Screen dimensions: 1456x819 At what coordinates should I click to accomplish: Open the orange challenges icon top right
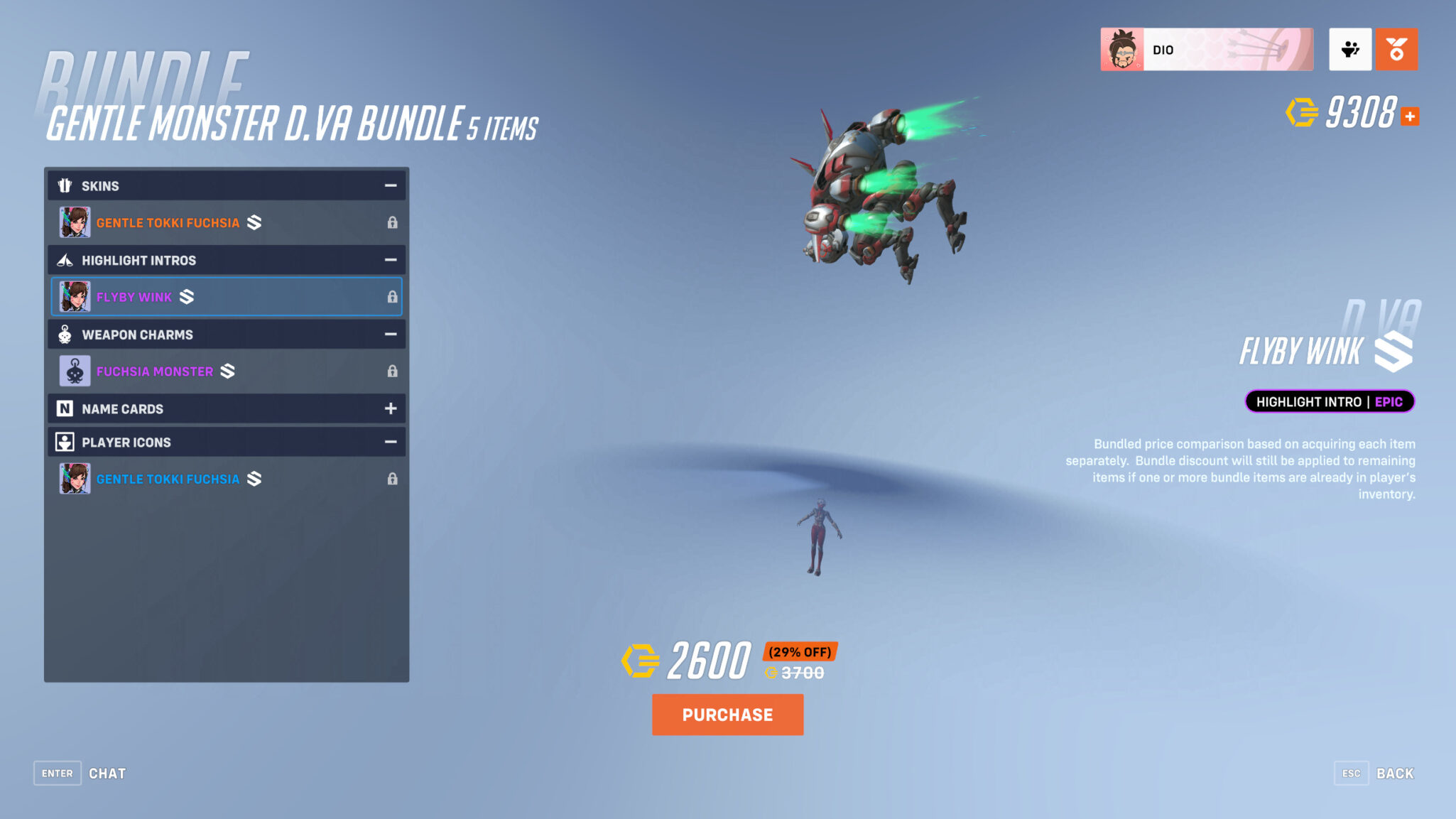click(x=1396, y=48)
